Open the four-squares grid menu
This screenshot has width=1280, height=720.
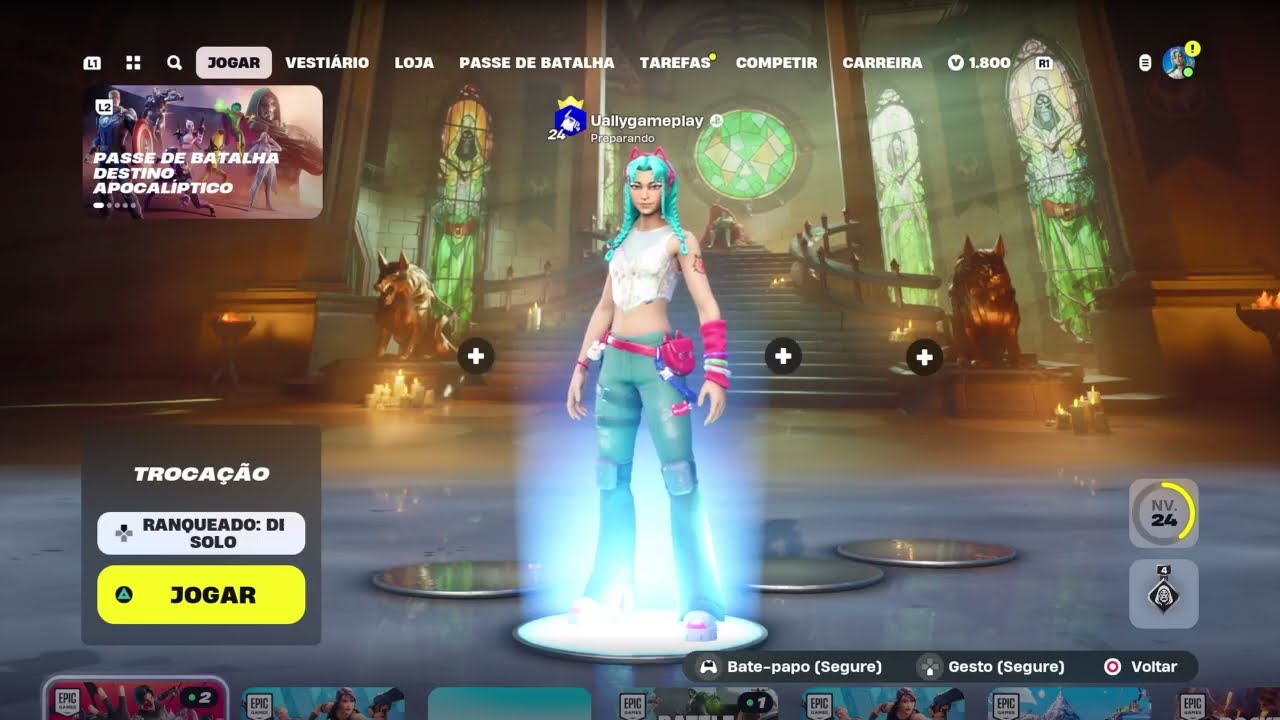(133, 62)
